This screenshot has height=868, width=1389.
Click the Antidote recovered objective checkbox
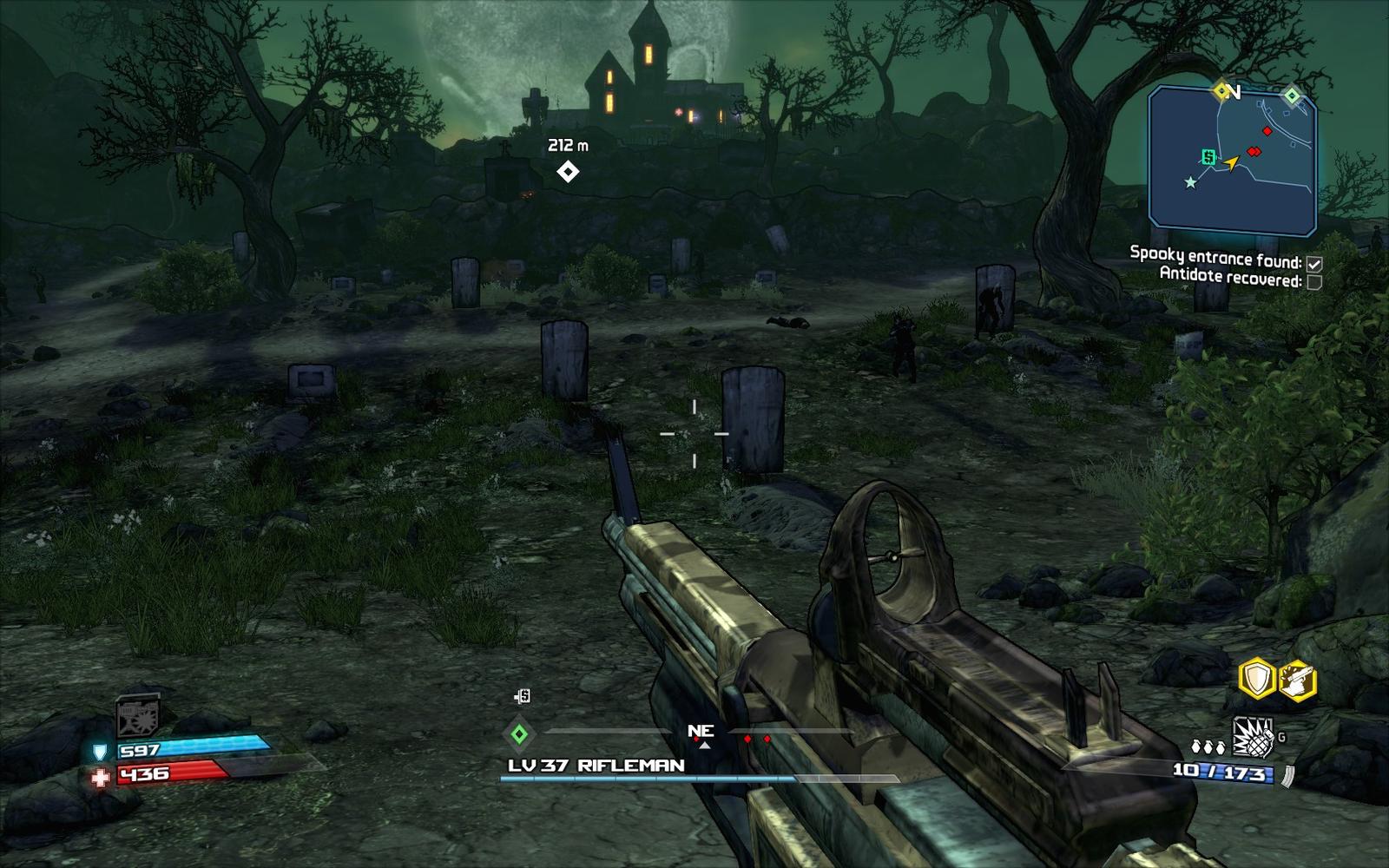click(x=1314, y=282)
